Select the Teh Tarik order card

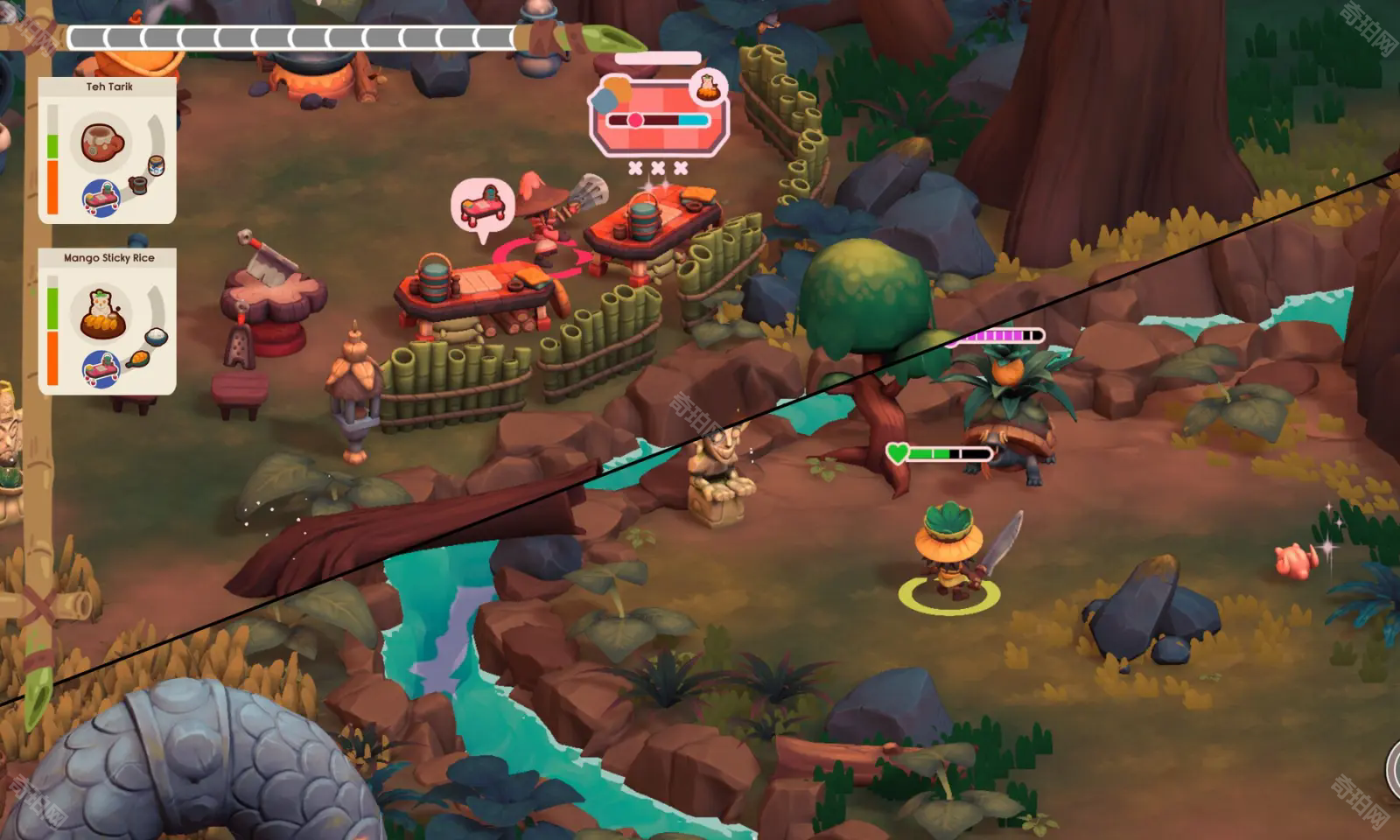click(108, 150)
